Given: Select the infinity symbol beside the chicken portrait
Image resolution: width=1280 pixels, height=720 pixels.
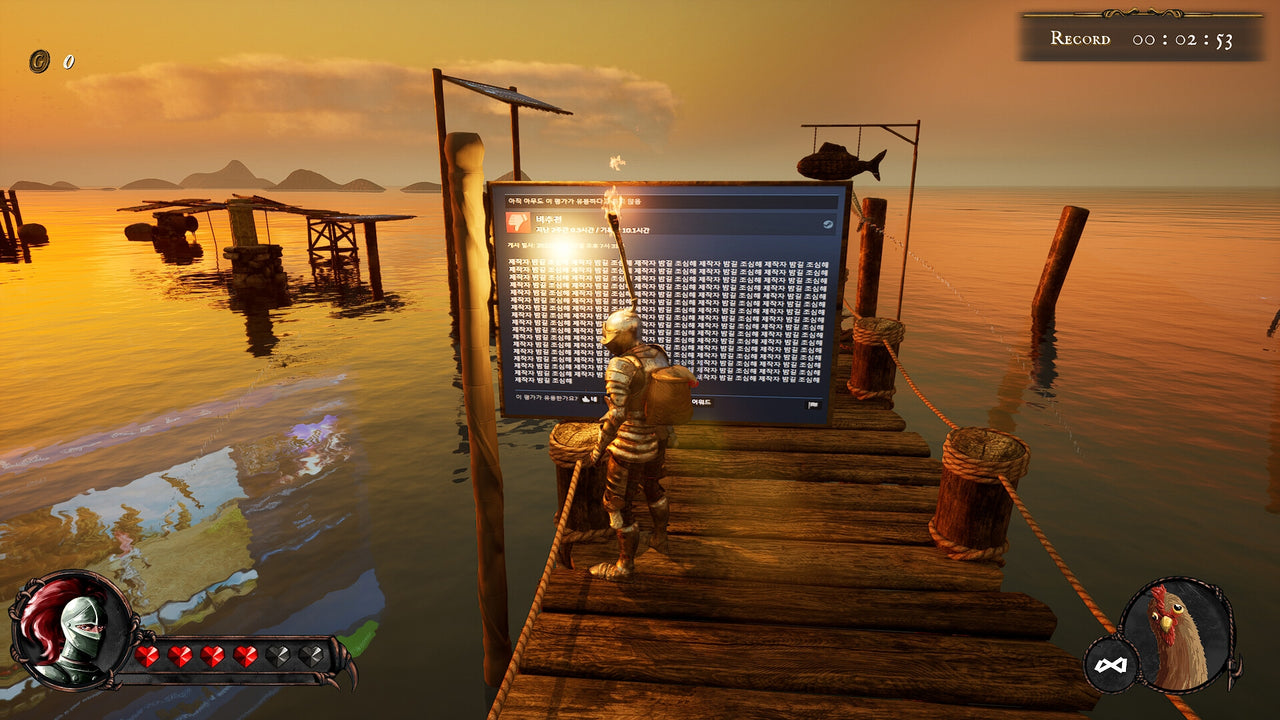Looking at the screenshot, I should (x=1113, y=663).
